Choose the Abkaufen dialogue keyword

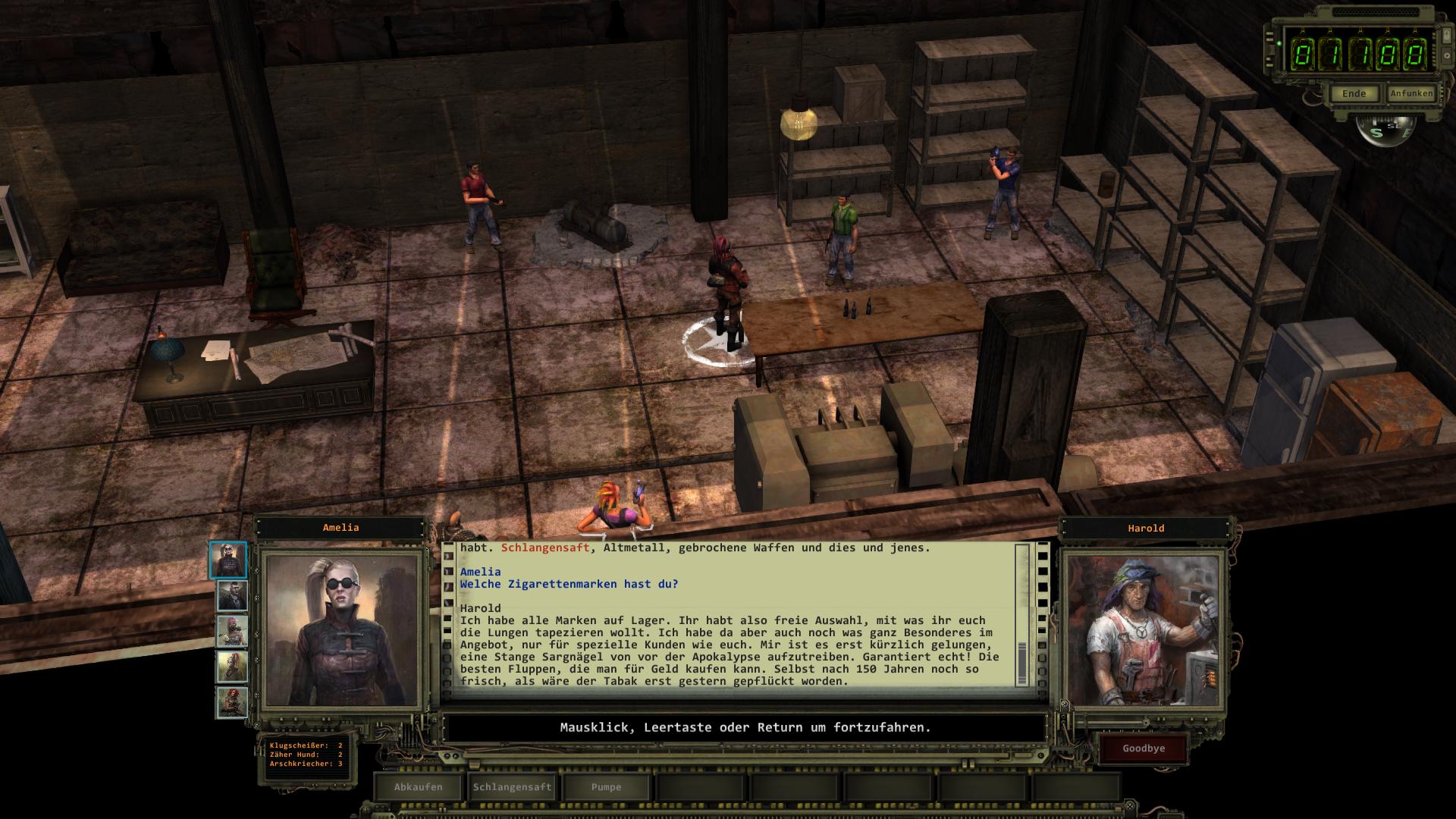pyautogui.click(x=419, y=787)
